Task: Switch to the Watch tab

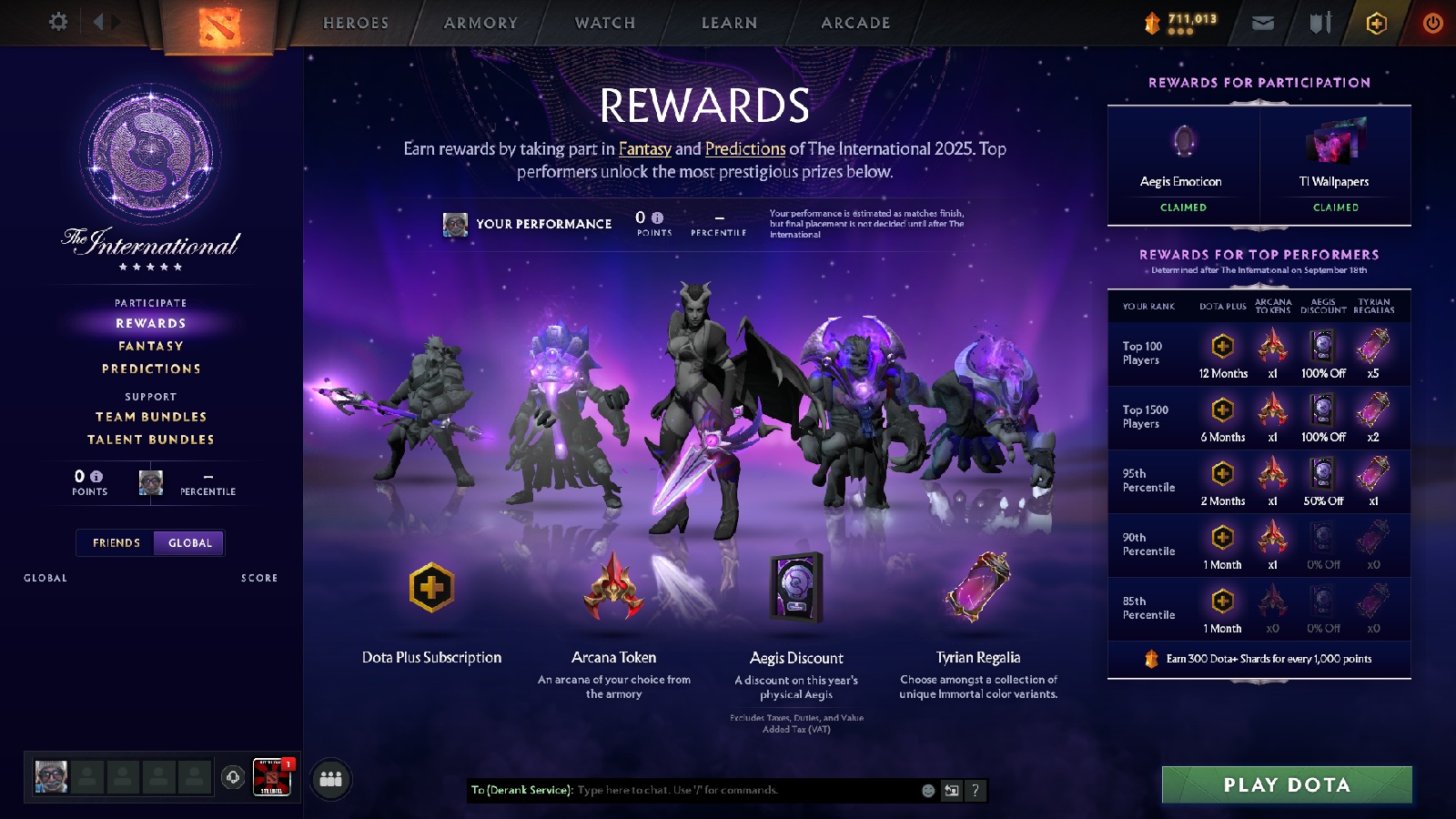Action: (x=603, y=22)
